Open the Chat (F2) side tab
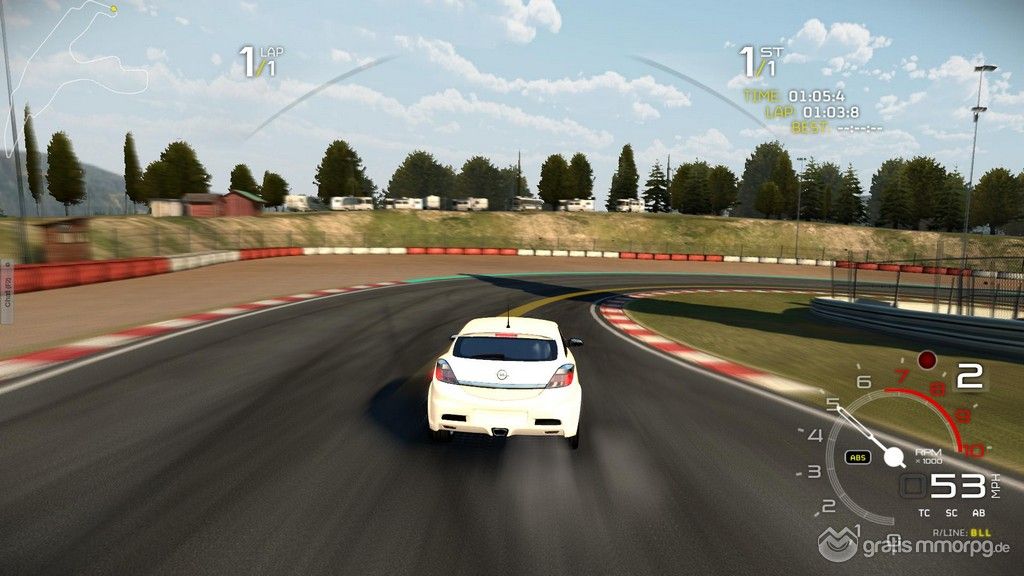Viewport: 1024px width, 576px height. tap(6, 292)
